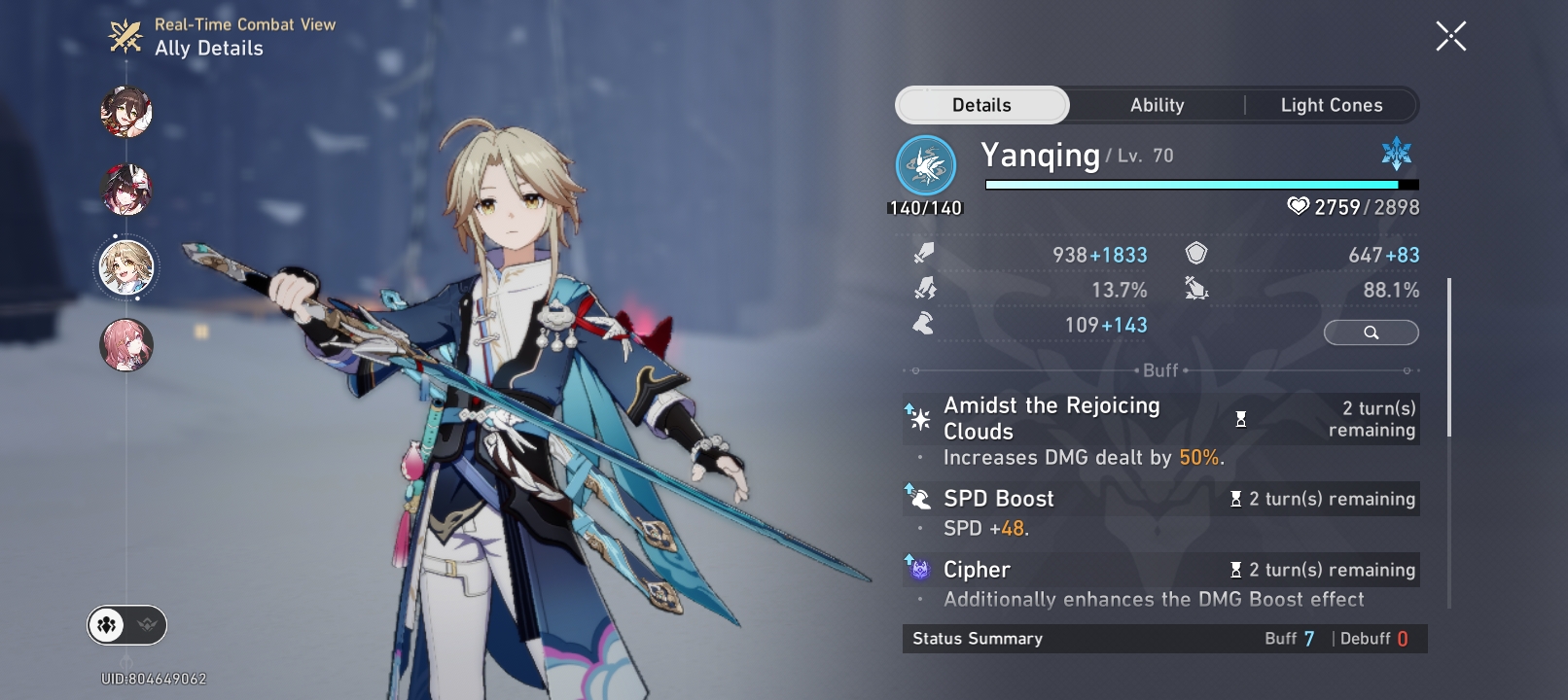The height and width of the screenshot is (700, 1568).
Task: Select the second ally portrait in the sidebar
Action: 126,190
